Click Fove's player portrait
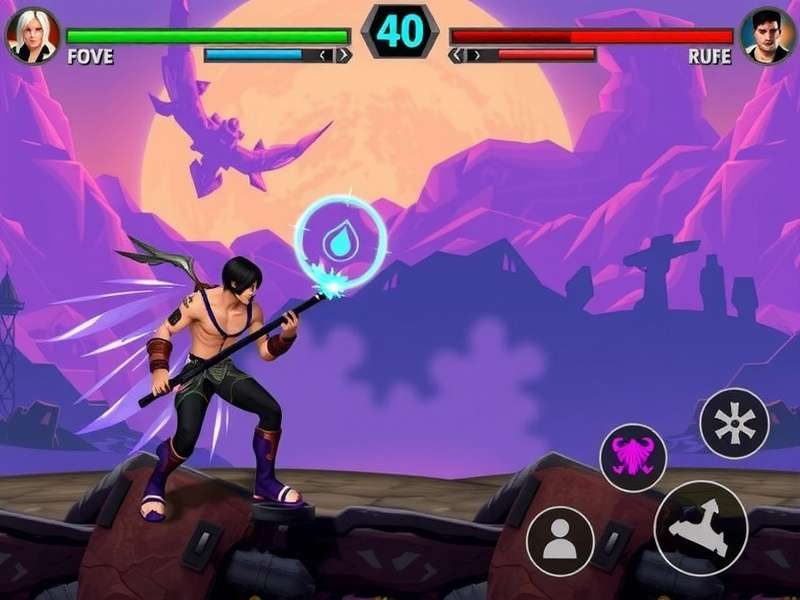800x600 pixels. [x=32, y=35]
